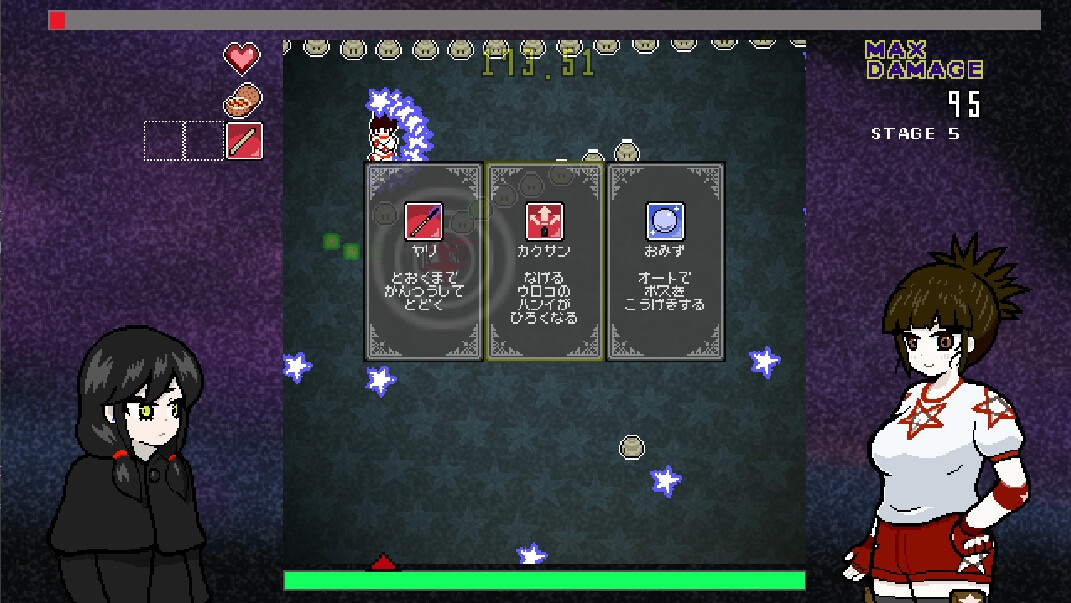Screen dimensions: 1071x603
Task: Pick the おみず water orb card
Action: (x=665, y=261)
